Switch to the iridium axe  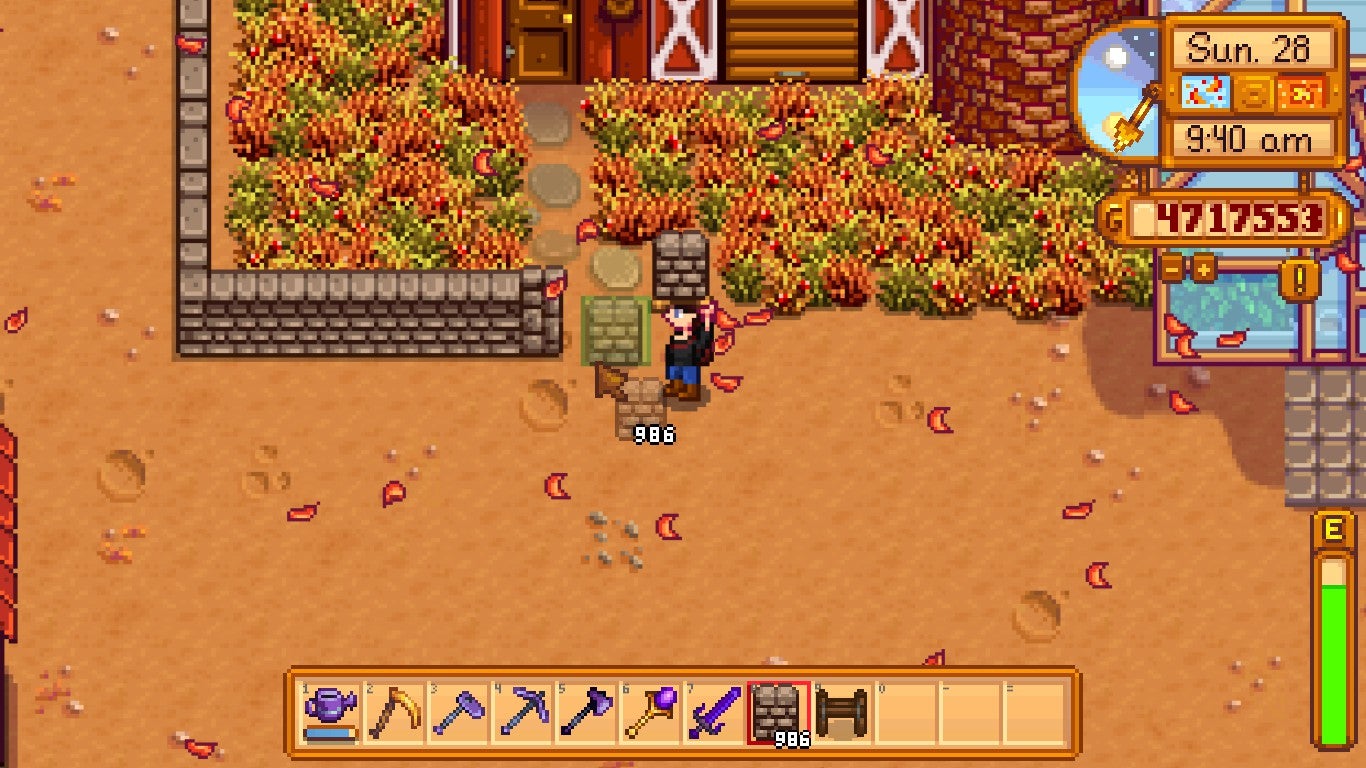[587, 713]
